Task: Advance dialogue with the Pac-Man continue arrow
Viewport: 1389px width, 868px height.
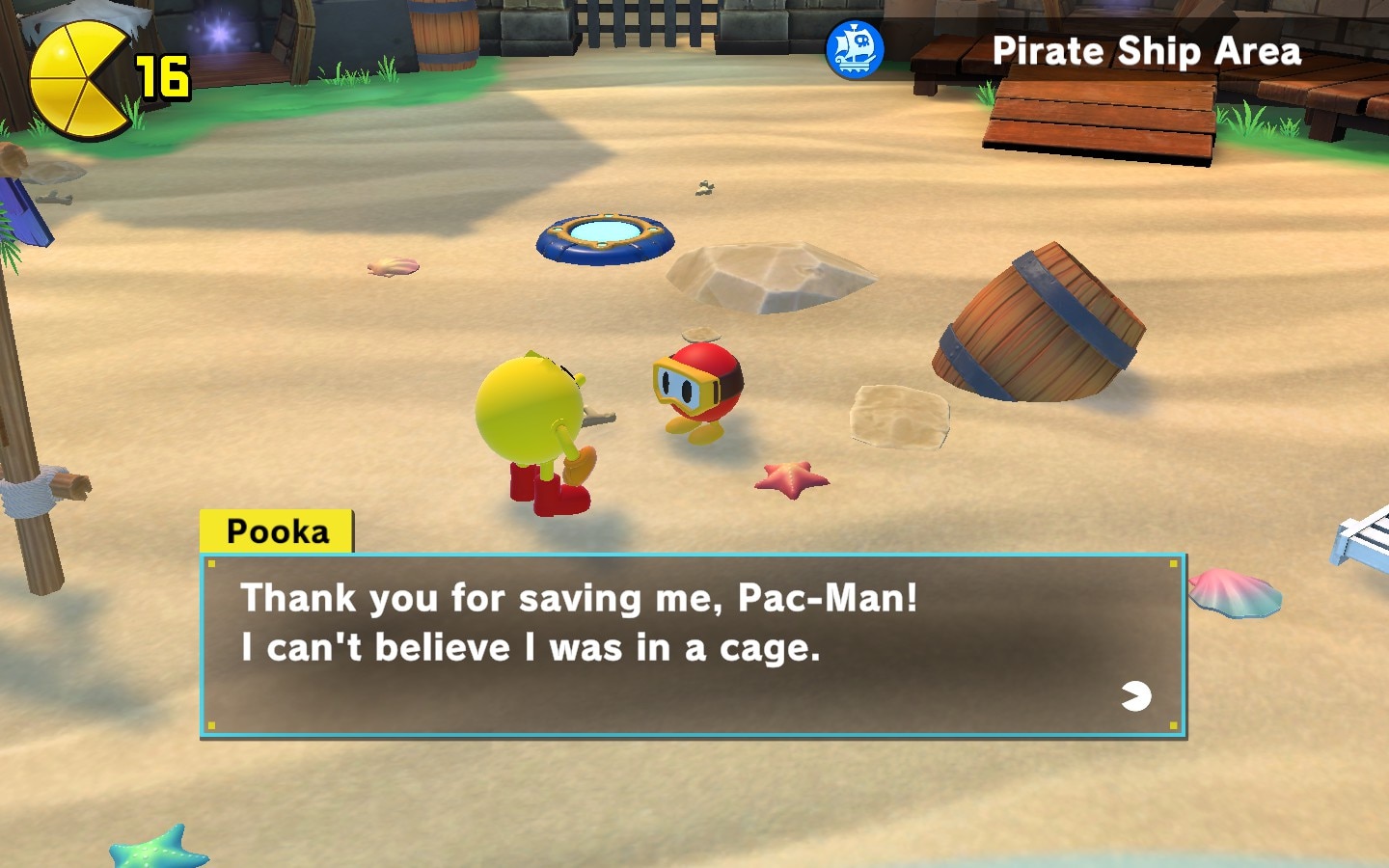Action: tap(1136, 695)
